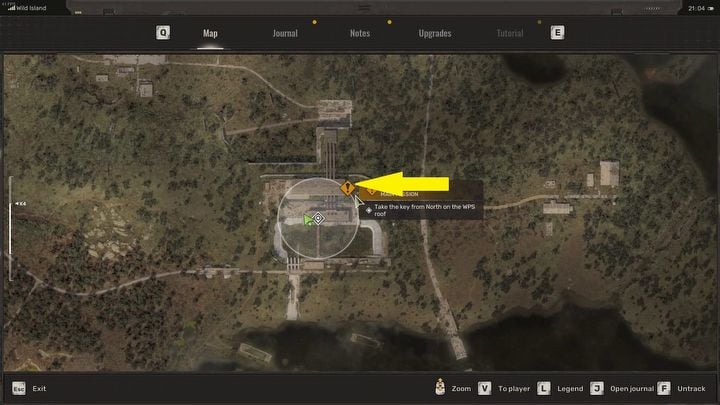Click the orange main mission marker
Screen dimensions: 720x405
pyautogui.click(x=347, y=187)
